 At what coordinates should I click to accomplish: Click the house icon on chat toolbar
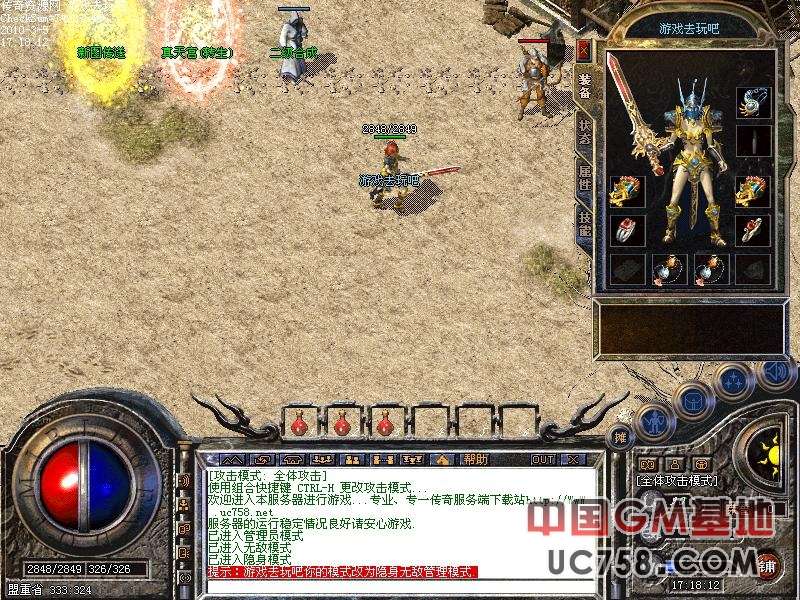click(441, 459)
